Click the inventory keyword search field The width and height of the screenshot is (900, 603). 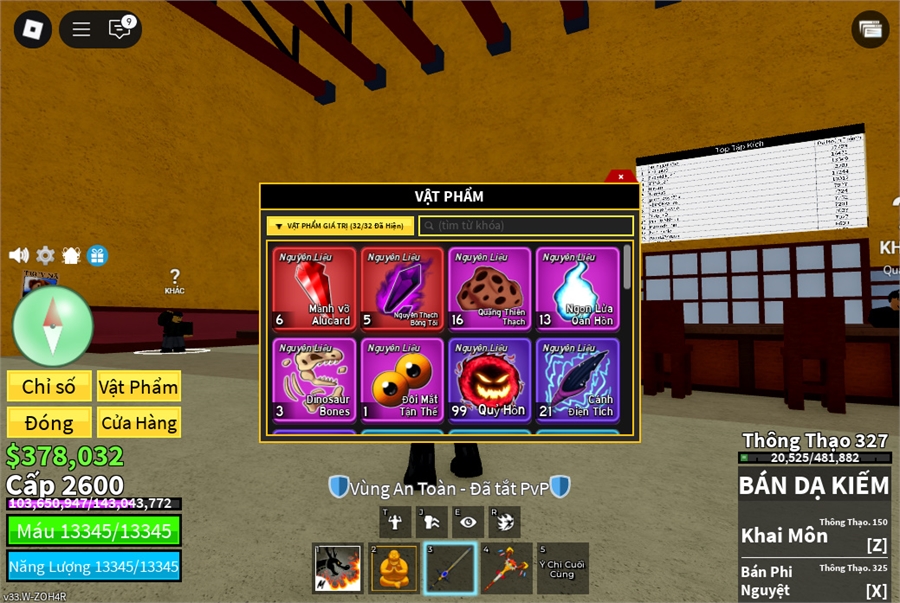coord(526,226)
